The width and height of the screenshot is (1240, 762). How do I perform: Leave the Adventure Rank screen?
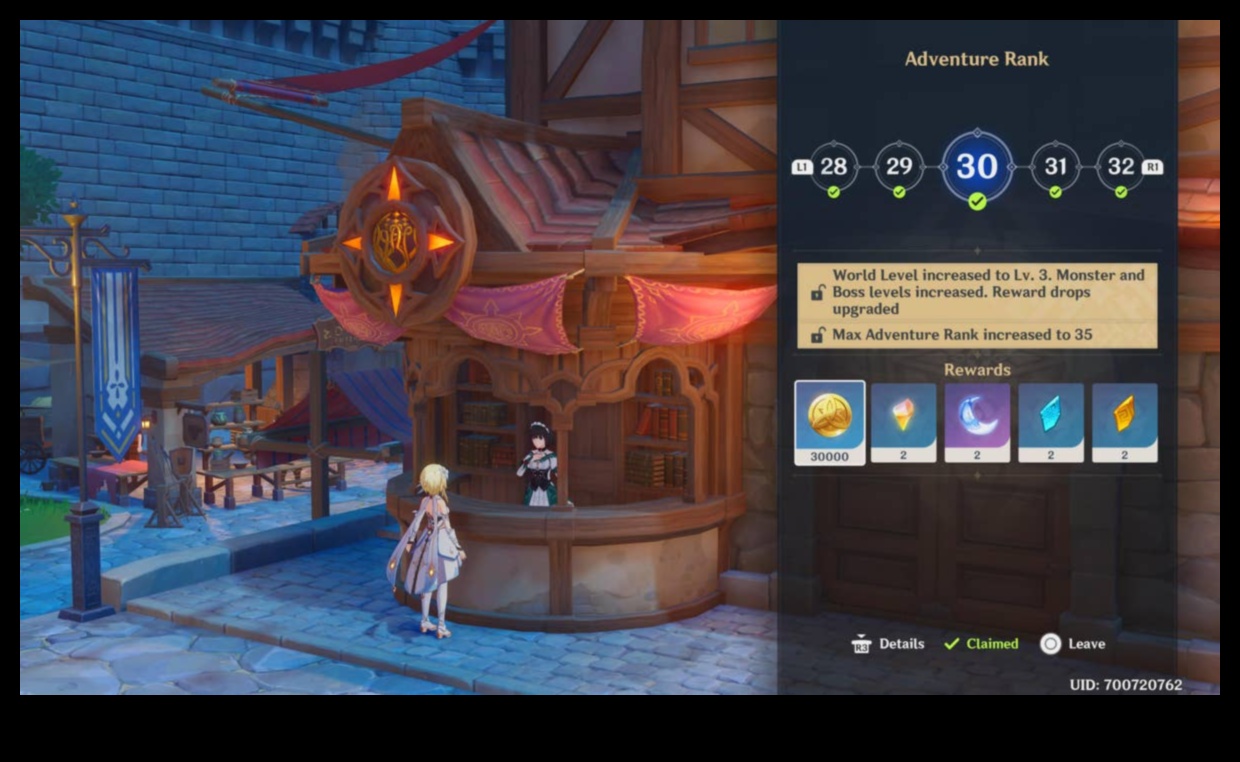coord(1072,644)
